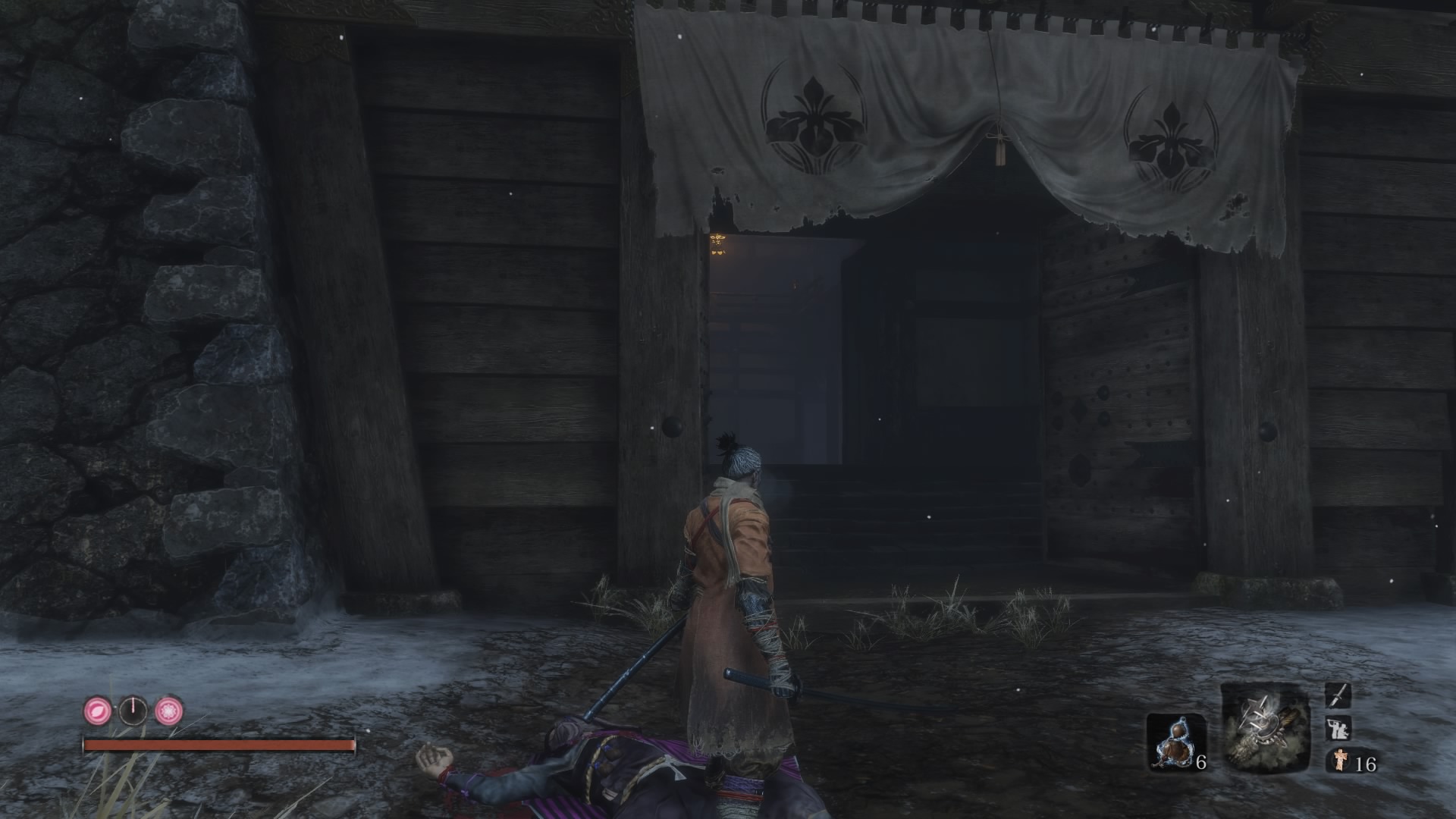The width and height of the screenshot is (1456, 819).
Task: Click the right pink resurrection flower icon
Action: (168, 710)
